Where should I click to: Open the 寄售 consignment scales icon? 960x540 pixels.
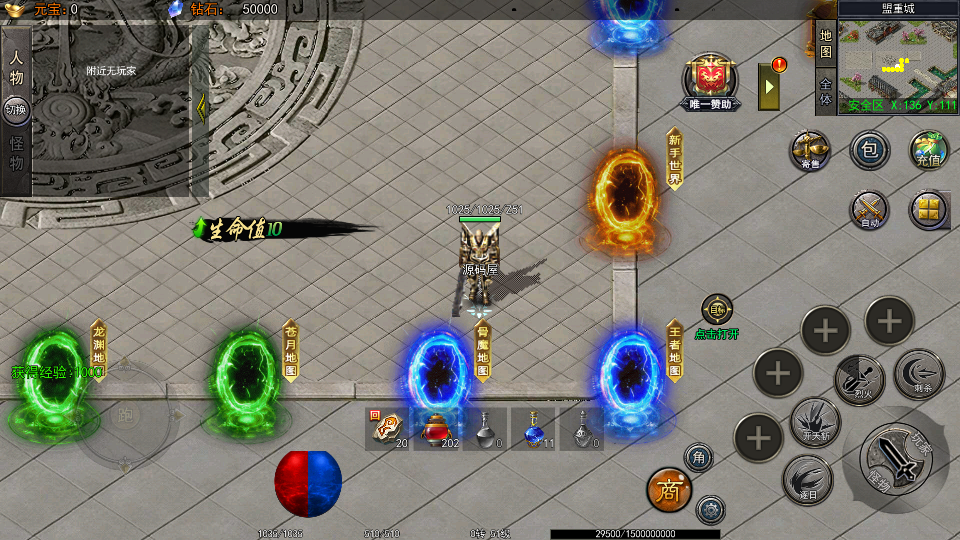[x=810, y=150]
